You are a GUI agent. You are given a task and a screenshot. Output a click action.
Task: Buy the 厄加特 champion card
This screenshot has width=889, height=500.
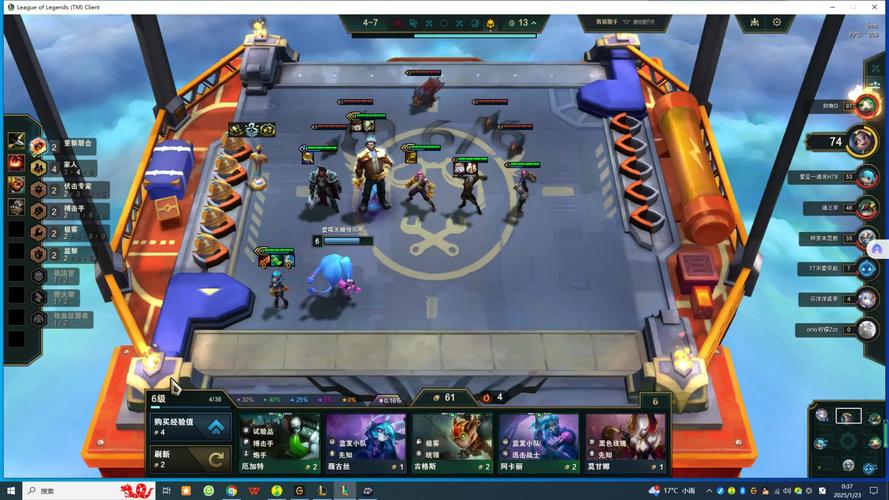(279, 443)
